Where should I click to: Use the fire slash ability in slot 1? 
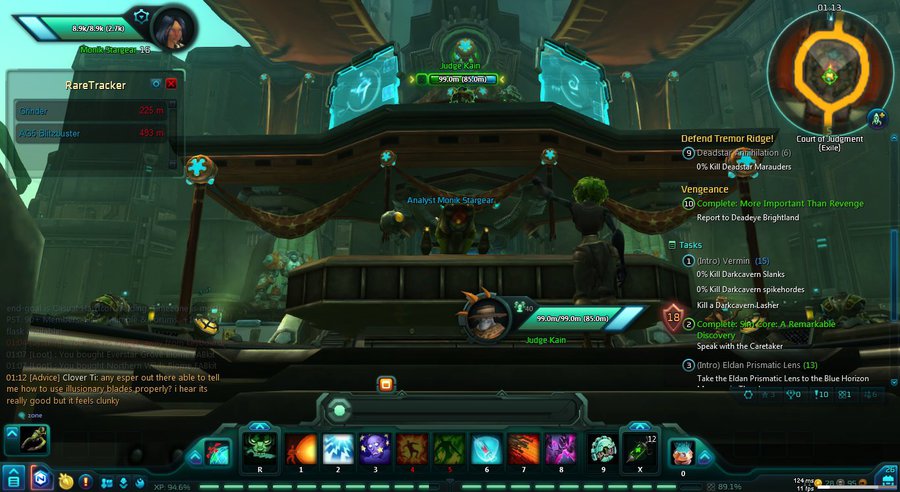[299, 449]
